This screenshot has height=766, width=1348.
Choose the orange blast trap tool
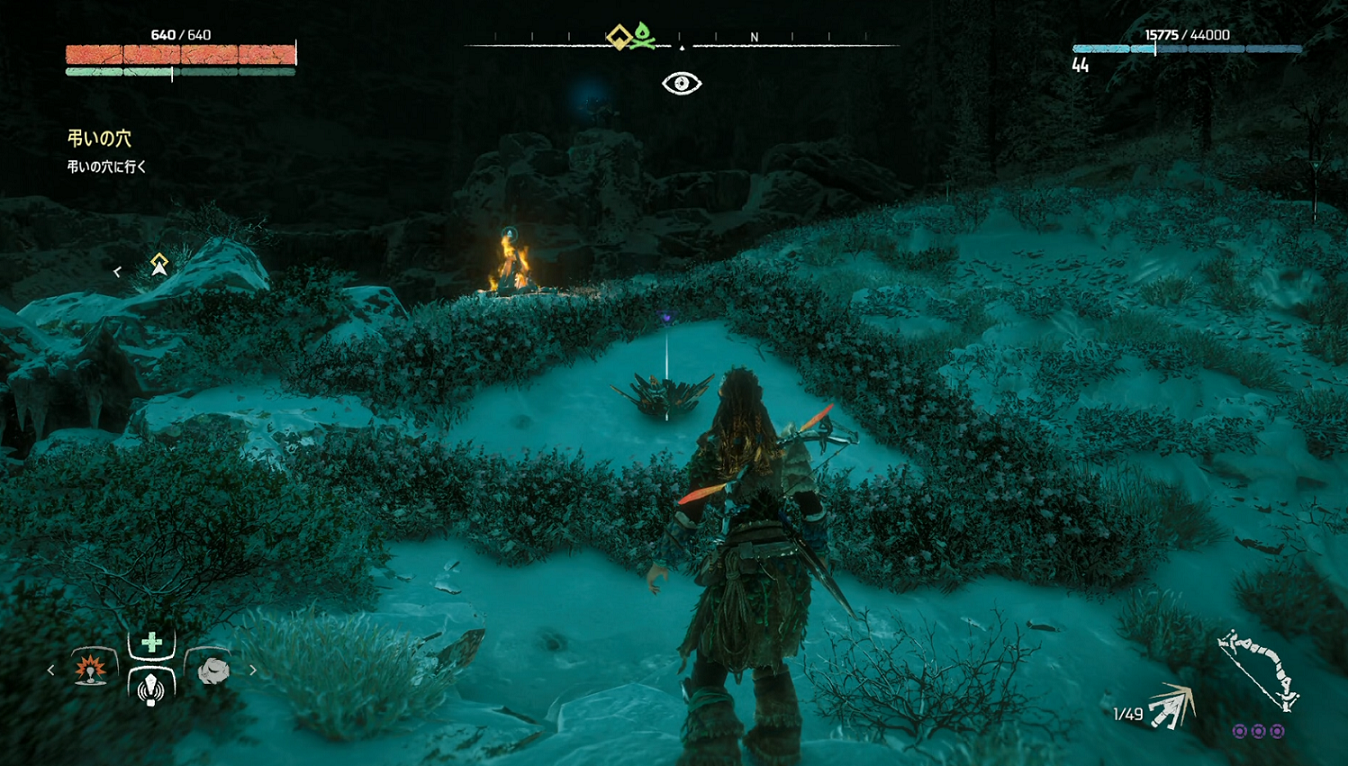[x=92, y=669]
